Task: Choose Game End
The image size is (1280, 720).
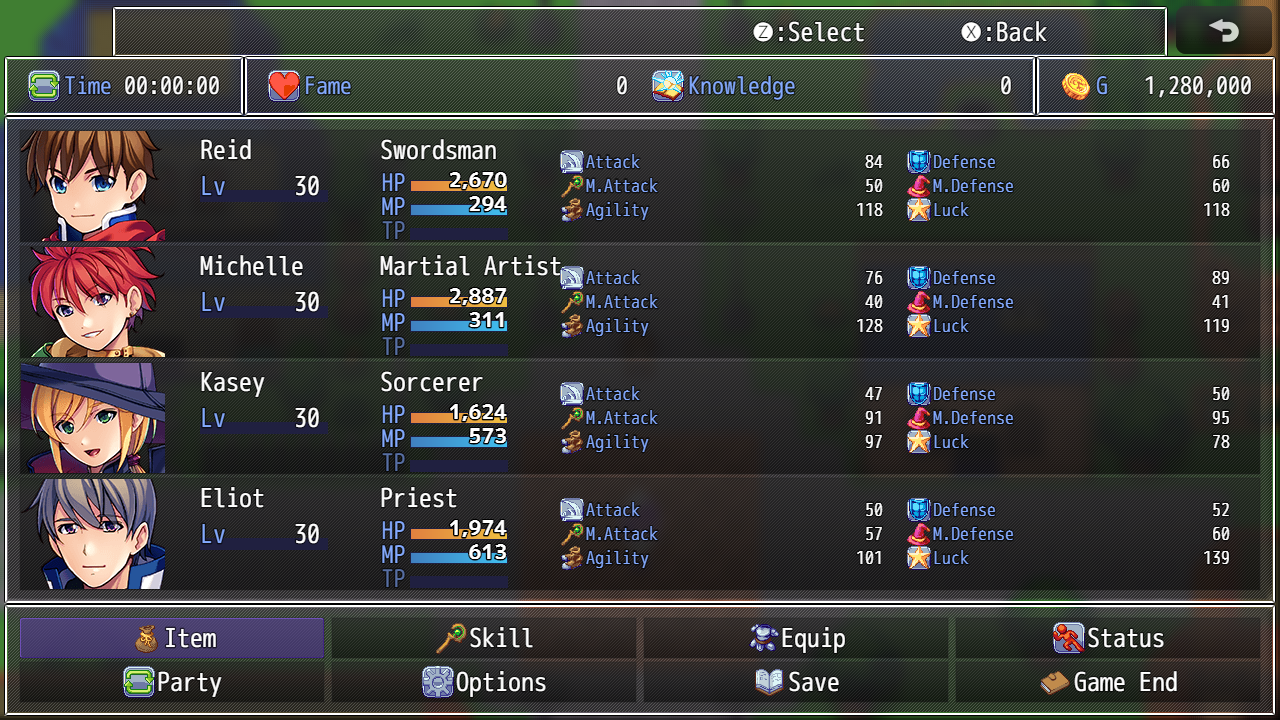Action: point(1108,682)
